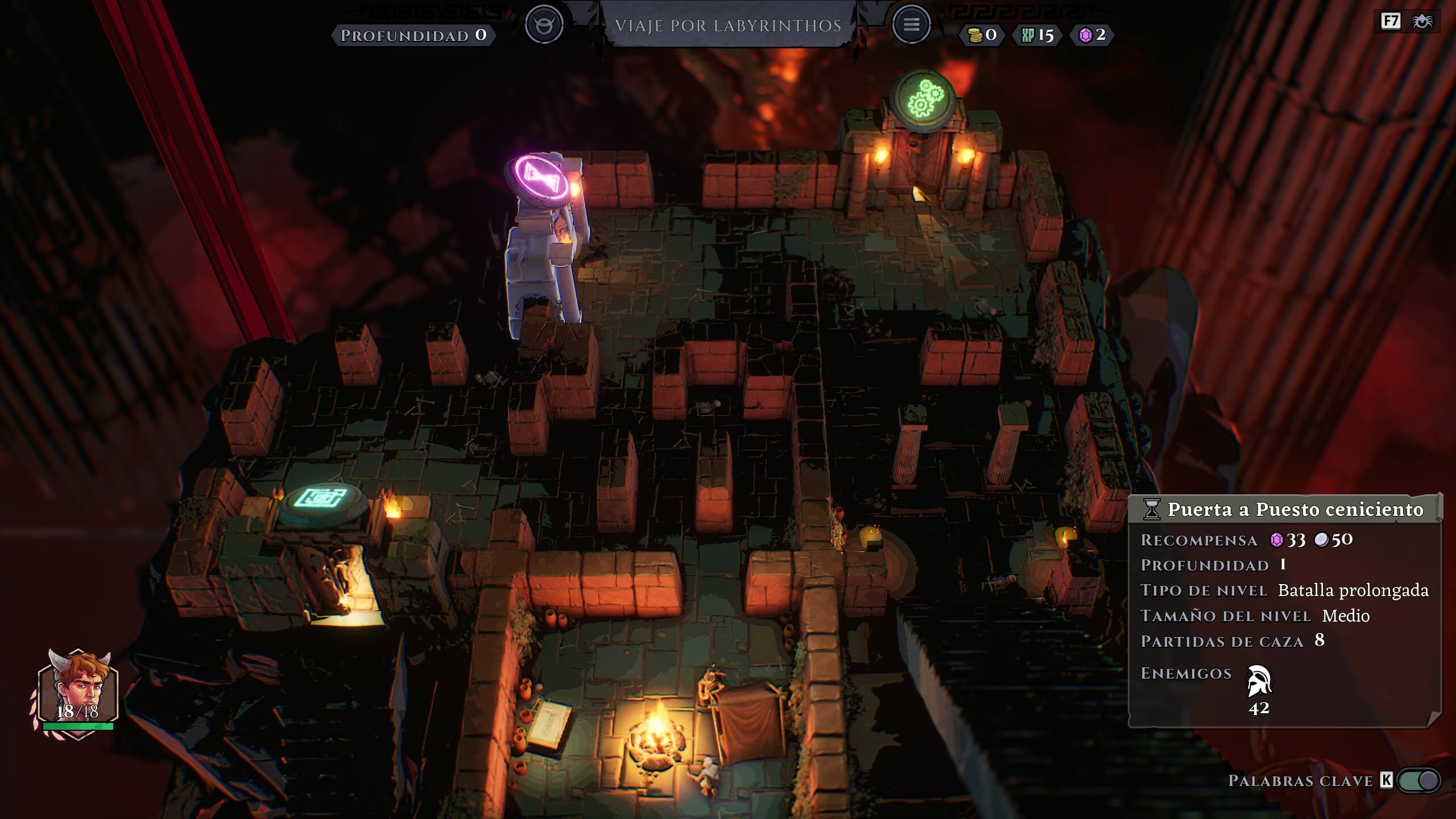
Task: Open the hamburger menu button
Action: pos(911,24)
